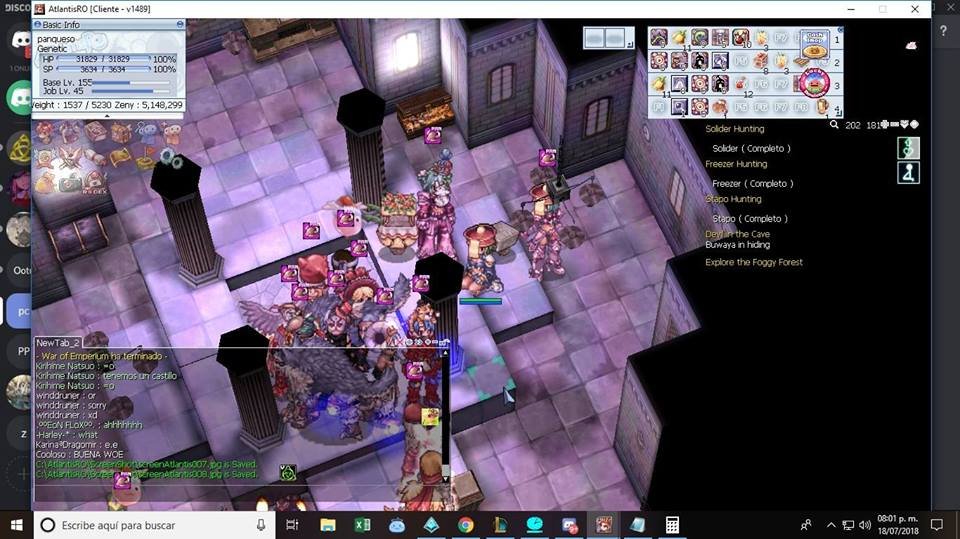Click the chat window scrollbar

[445, 420]
